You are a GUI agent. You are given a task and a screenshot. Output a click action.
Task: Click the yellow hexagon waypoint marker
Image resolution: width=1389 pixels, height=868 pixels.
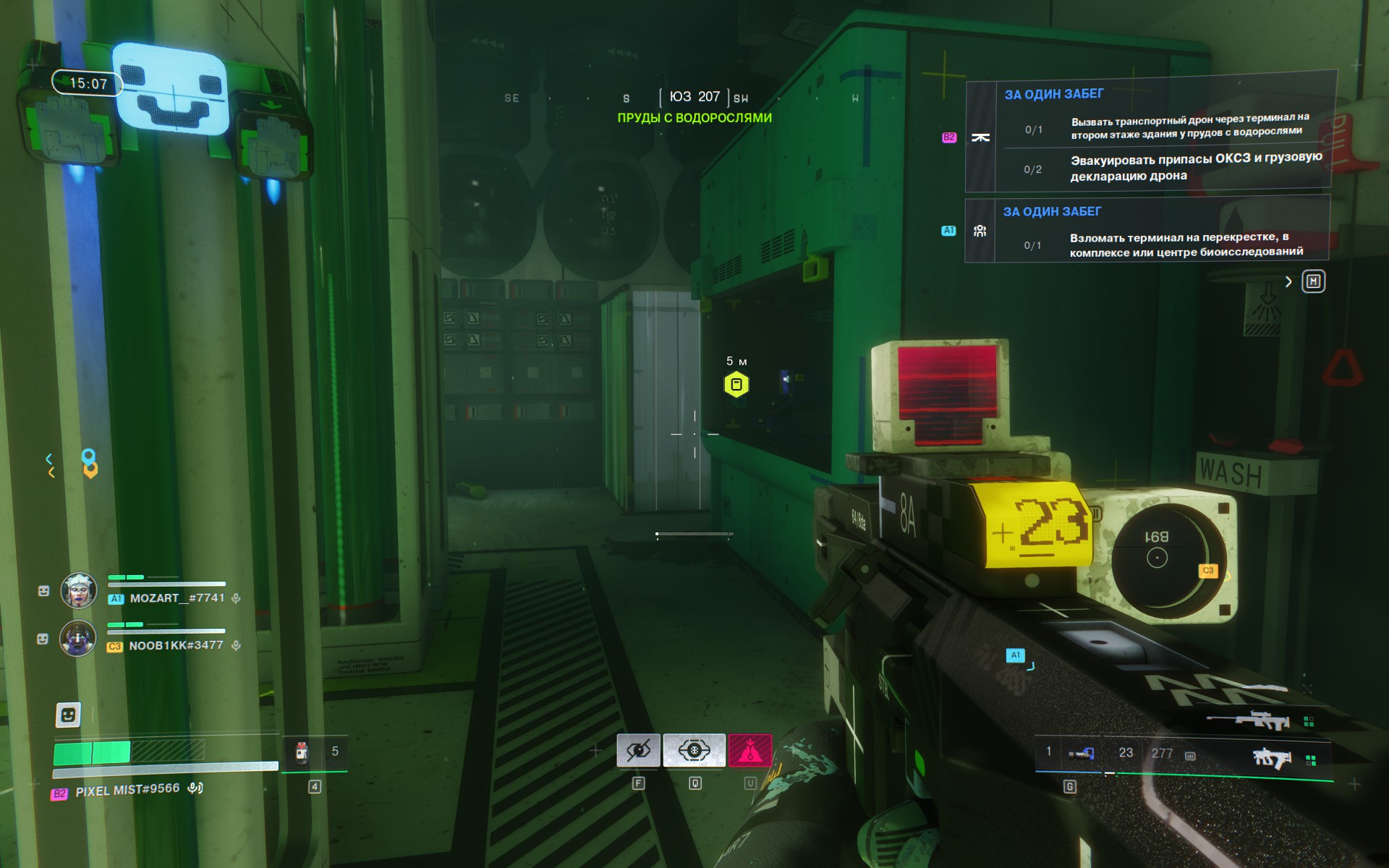(x=736, y=384)
